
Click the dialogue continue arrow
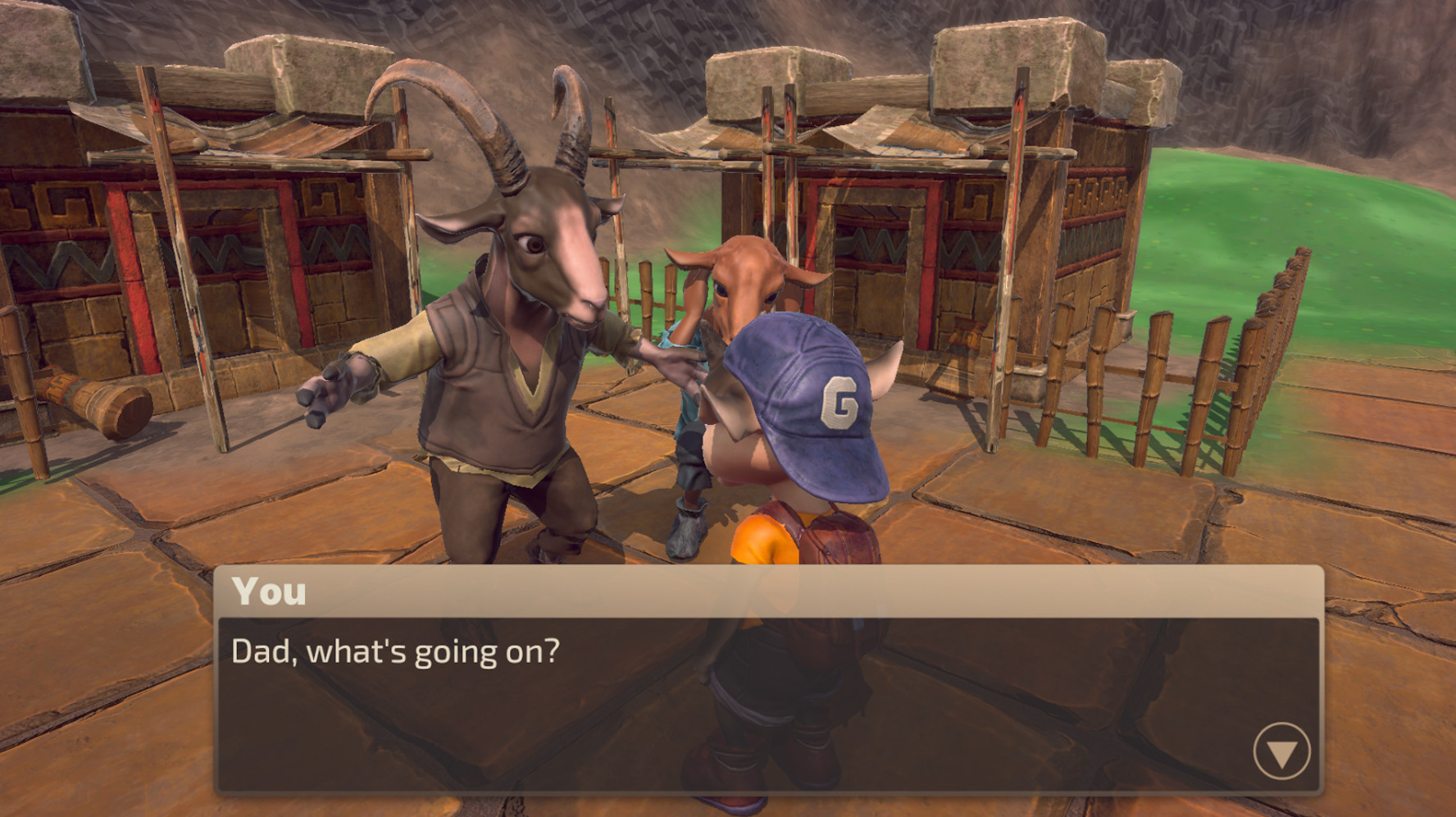pyautogui.click(x=1281, y=751)
